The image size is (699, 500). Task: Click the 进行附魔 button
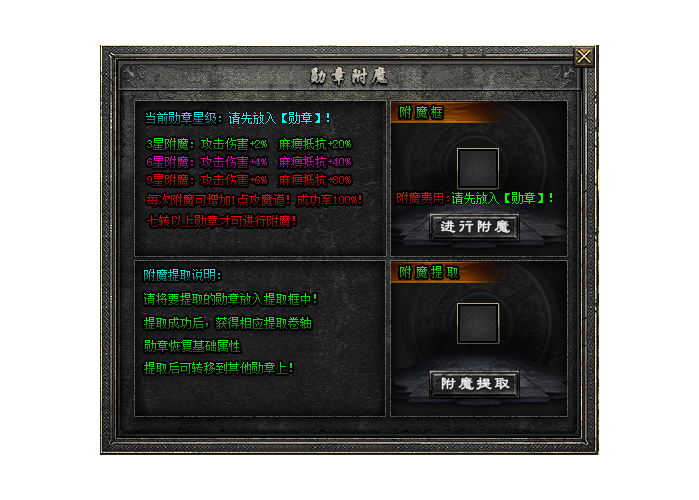point(475,226)
